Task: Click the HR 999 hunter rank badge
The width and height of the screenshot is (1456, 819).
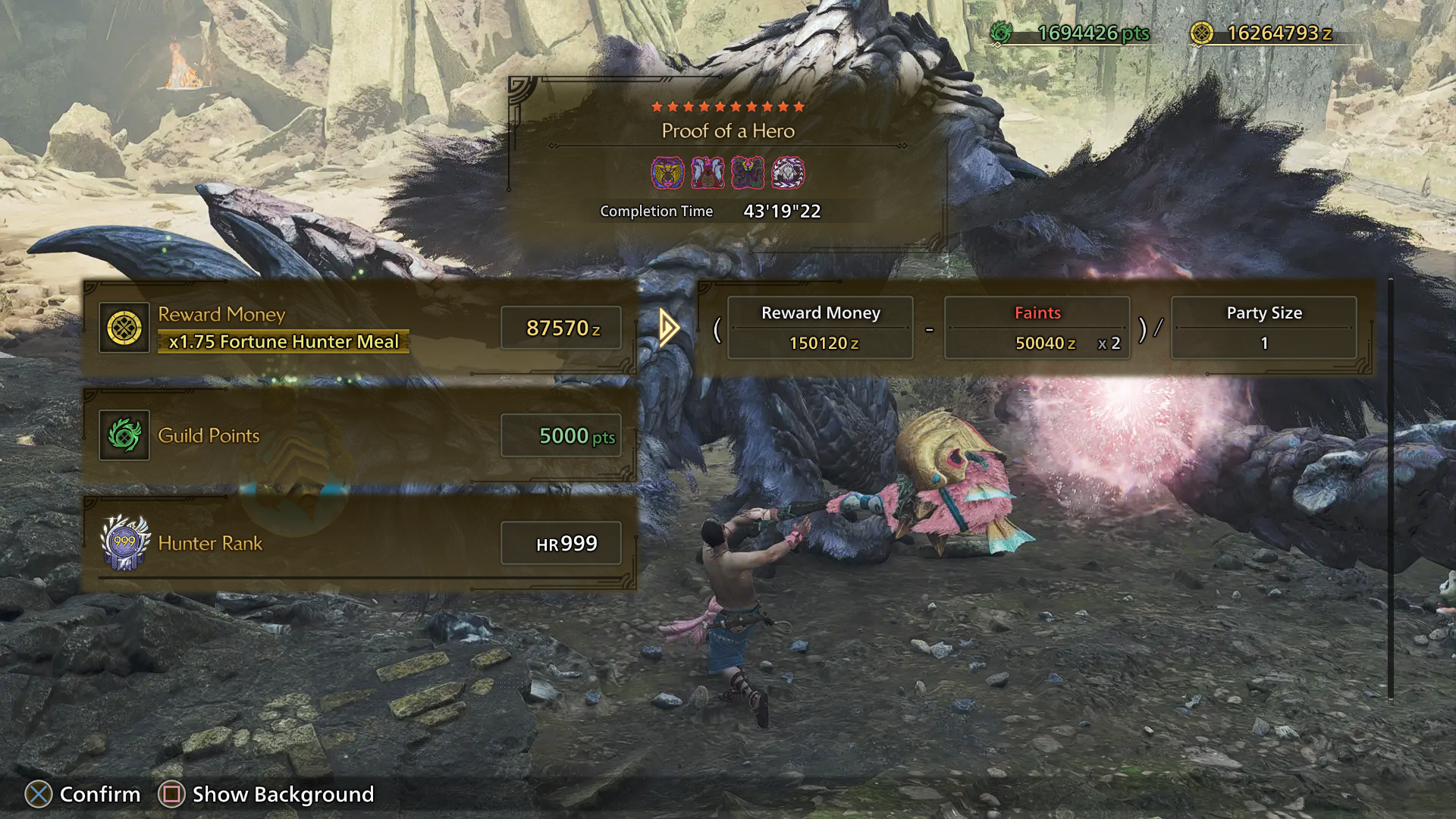Action: [125, 543]
